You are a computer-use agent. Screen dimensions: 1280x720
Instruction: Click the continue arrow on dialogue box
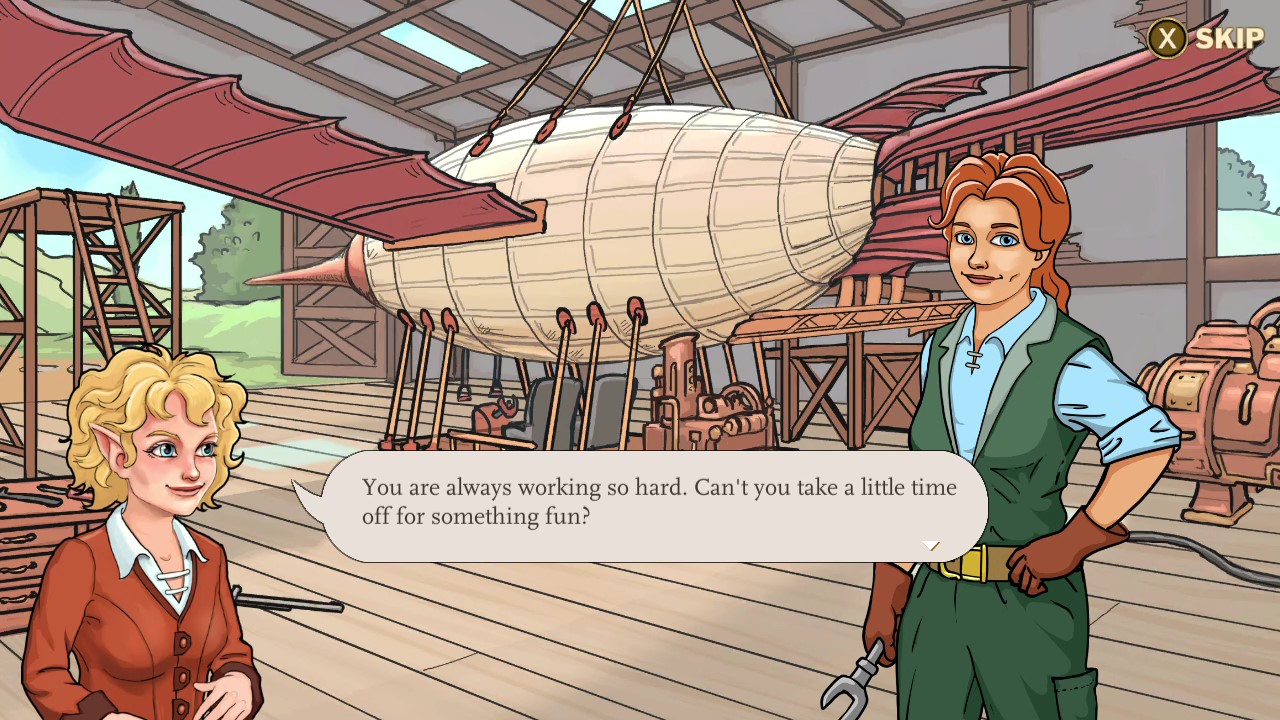930,546
